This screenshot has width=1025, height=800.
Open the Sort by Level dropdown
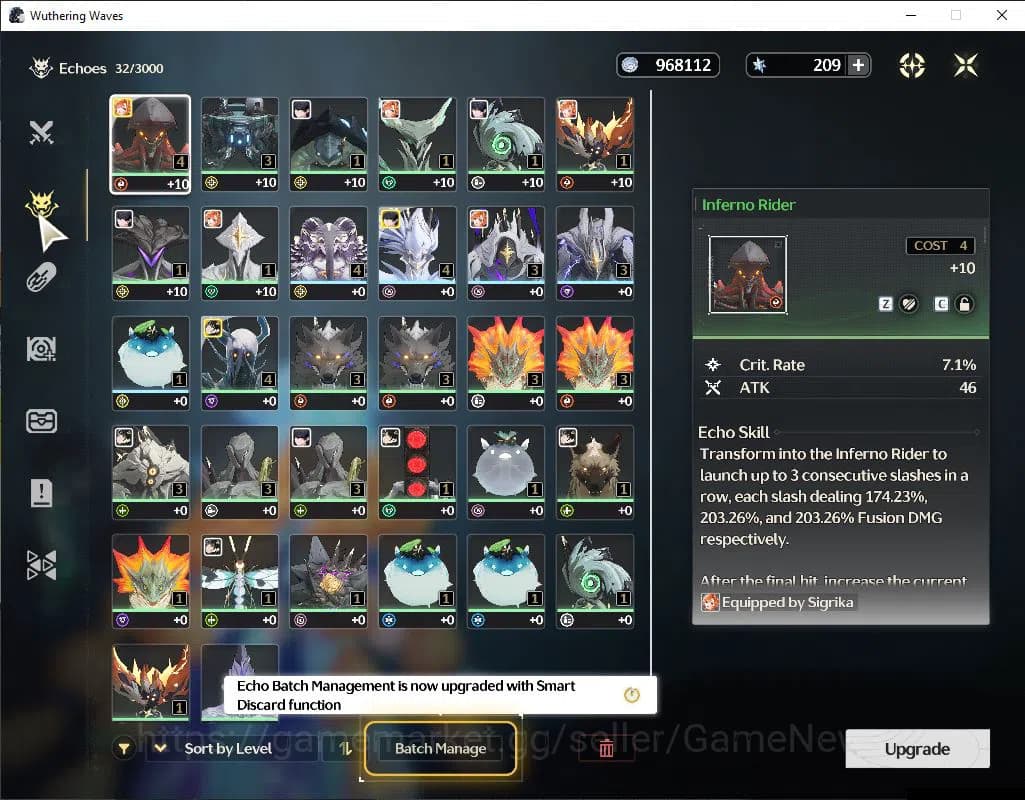pos(229,748)
